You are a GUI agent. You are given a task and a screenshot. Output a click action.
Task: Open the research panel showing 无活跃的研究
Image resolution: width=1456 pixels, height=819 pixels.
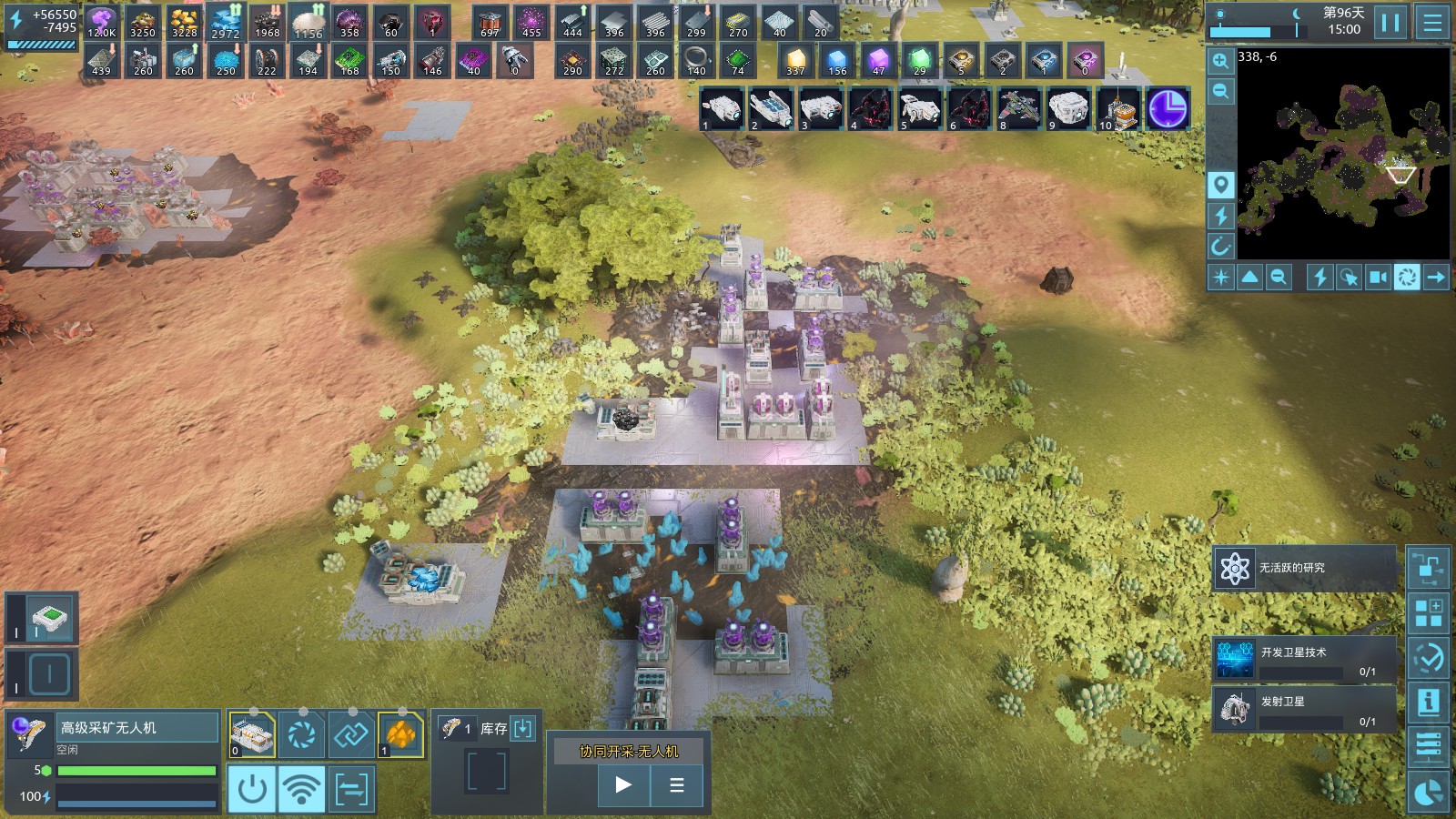click(1303, 569)
